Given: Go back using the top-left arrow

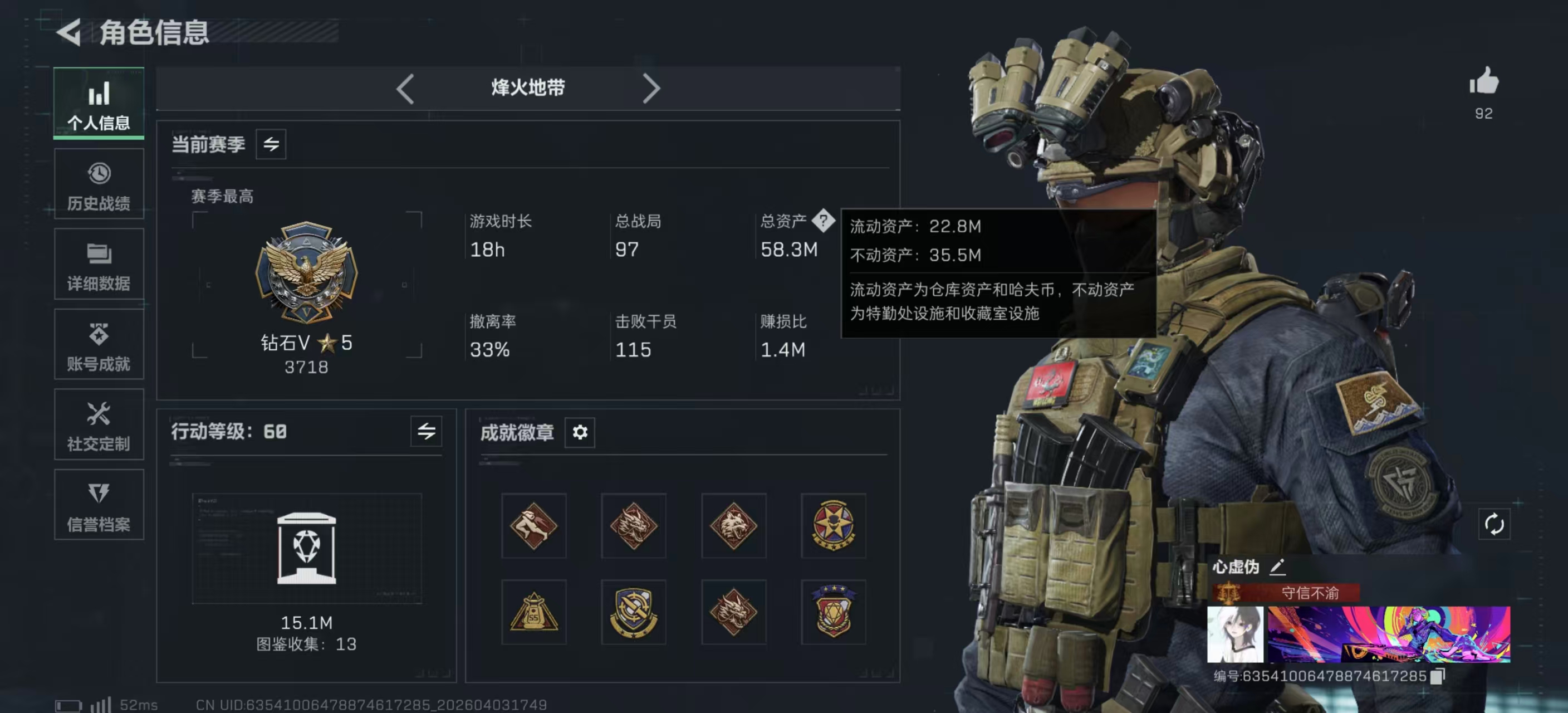Looking at the screenshot, I should point(69,33).
